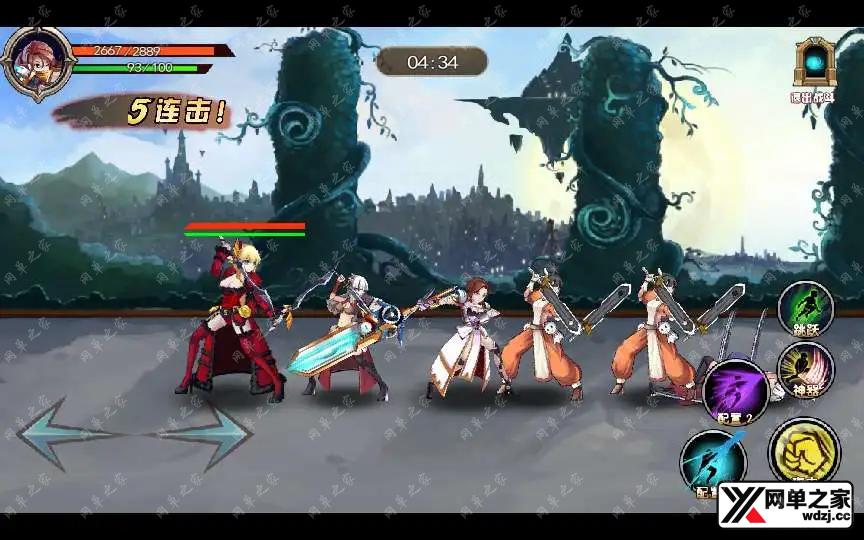Viewport: 864px width, 540px height.
Task: Hit the yellow fist attack button
Action: [803, 452]
